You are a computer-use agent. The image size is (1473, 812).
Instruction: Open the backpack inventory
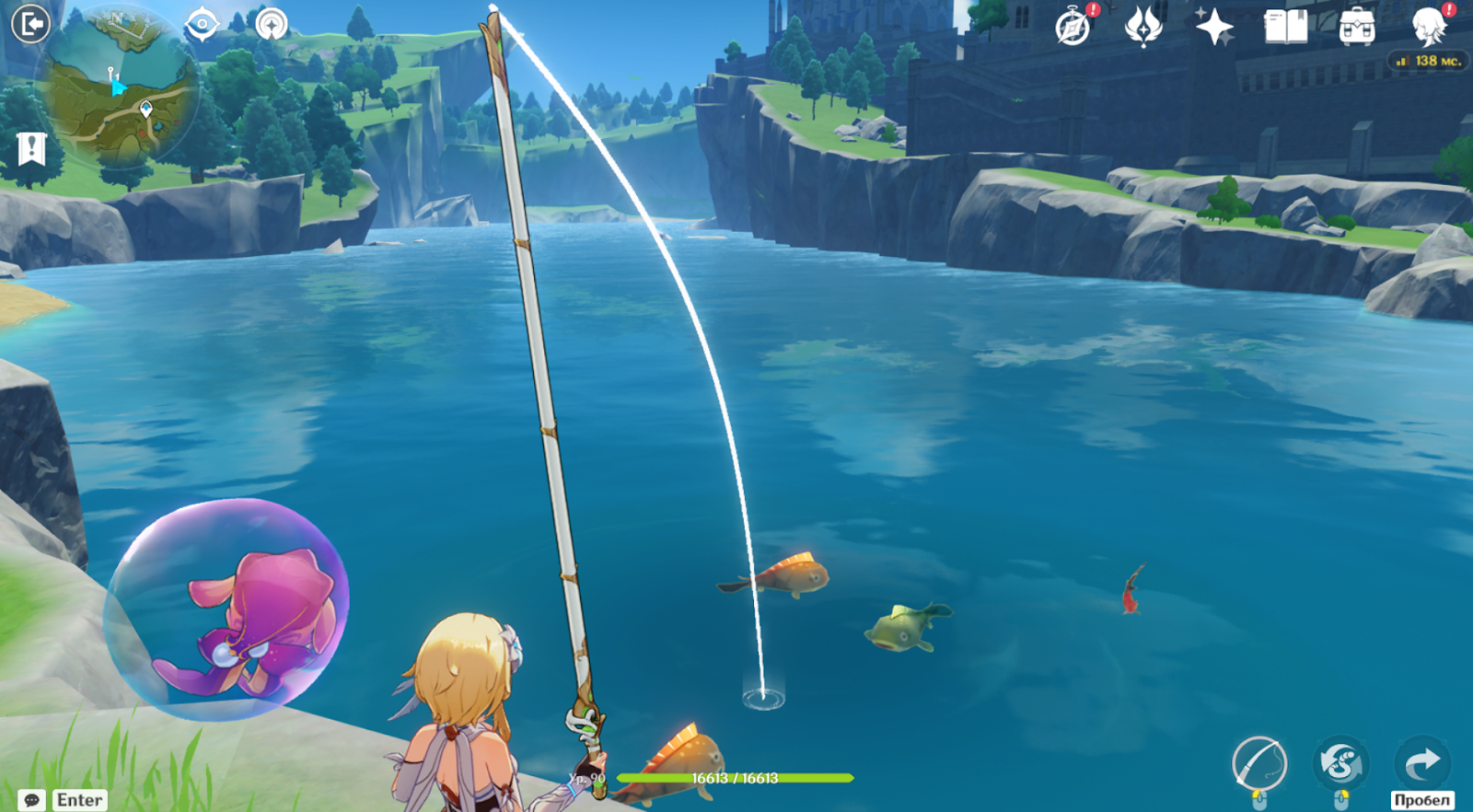tap(1357, 27)
